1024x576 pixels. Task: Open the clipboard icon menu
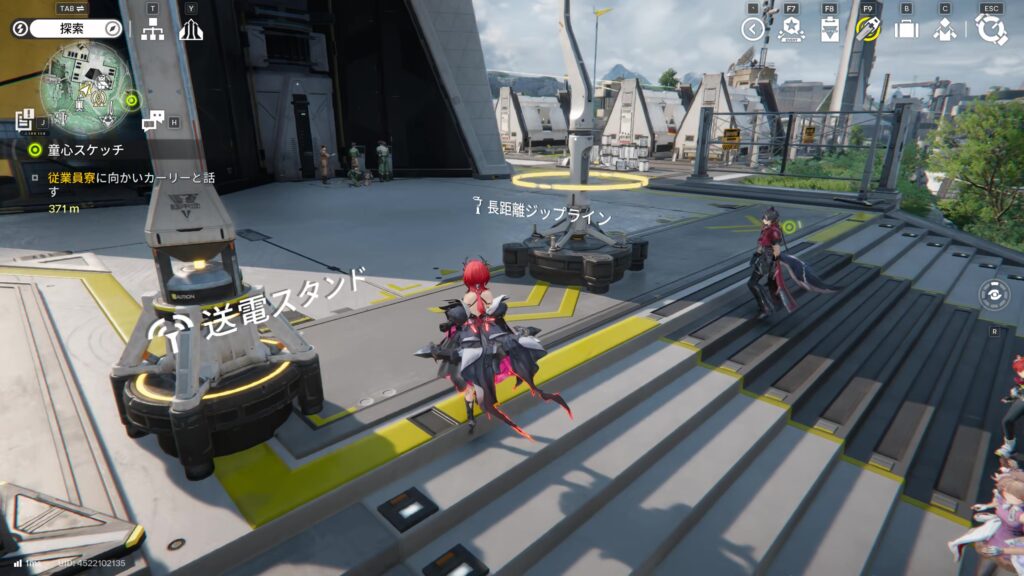[x=829, y=29]
